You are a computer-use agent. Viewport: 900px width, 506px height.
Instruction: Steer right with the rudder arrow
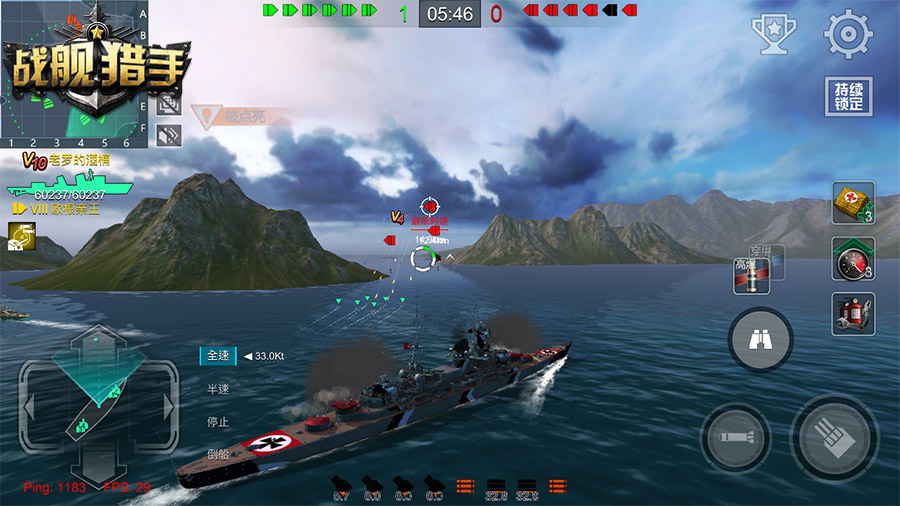pyautogui.click(x=168, y=407)
